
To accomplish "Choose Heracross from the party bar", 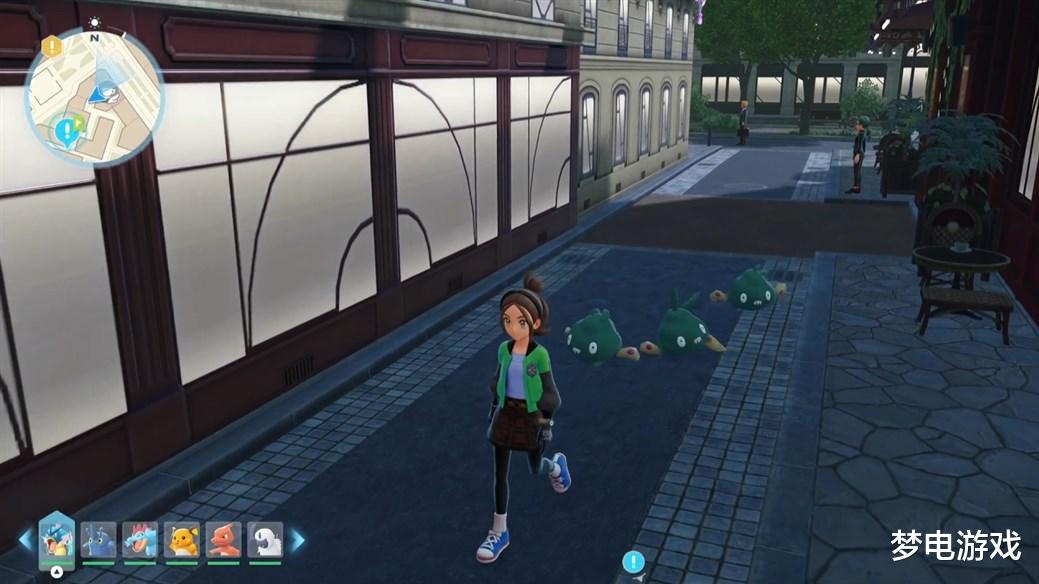I will click(98, 540).
